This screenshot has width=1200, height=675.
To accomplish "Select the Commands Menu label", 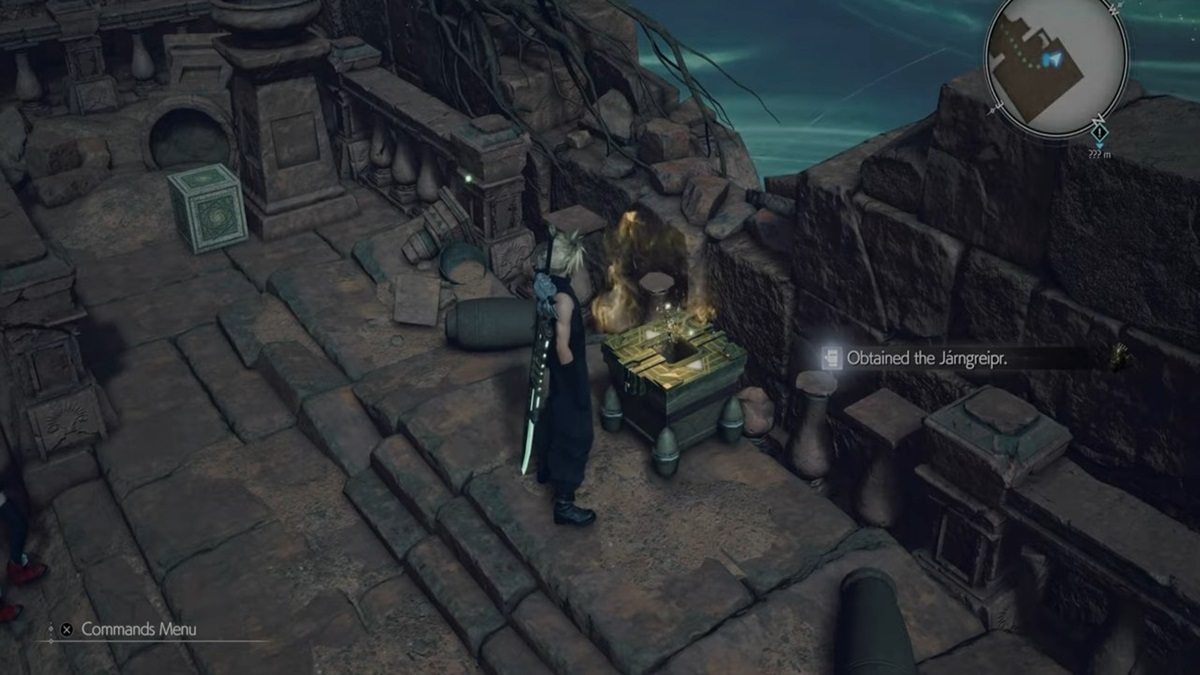I will (138, 629).
